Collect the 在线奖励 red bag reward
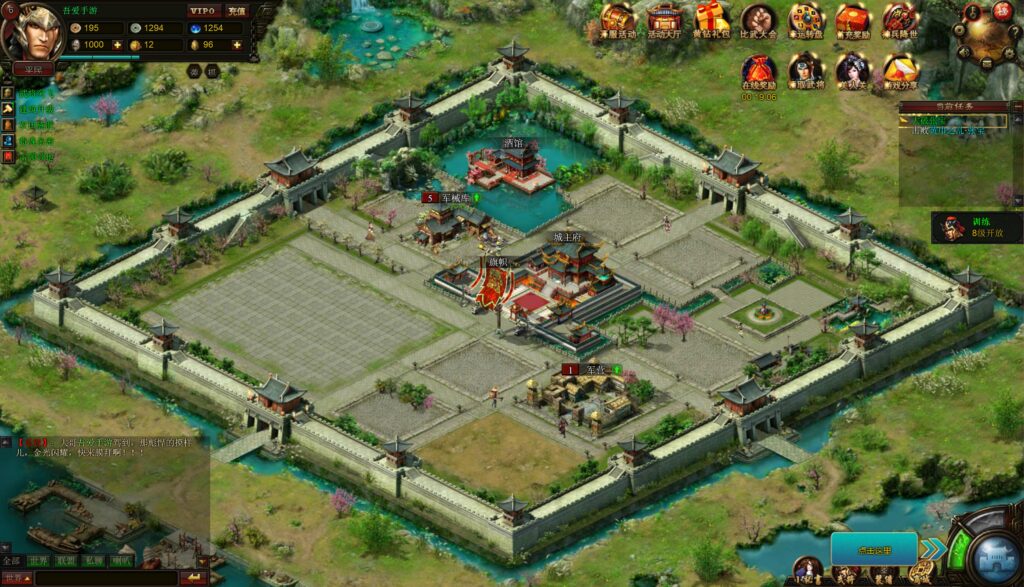This screenshot has width=1024, height=587. tap(759, 68)
